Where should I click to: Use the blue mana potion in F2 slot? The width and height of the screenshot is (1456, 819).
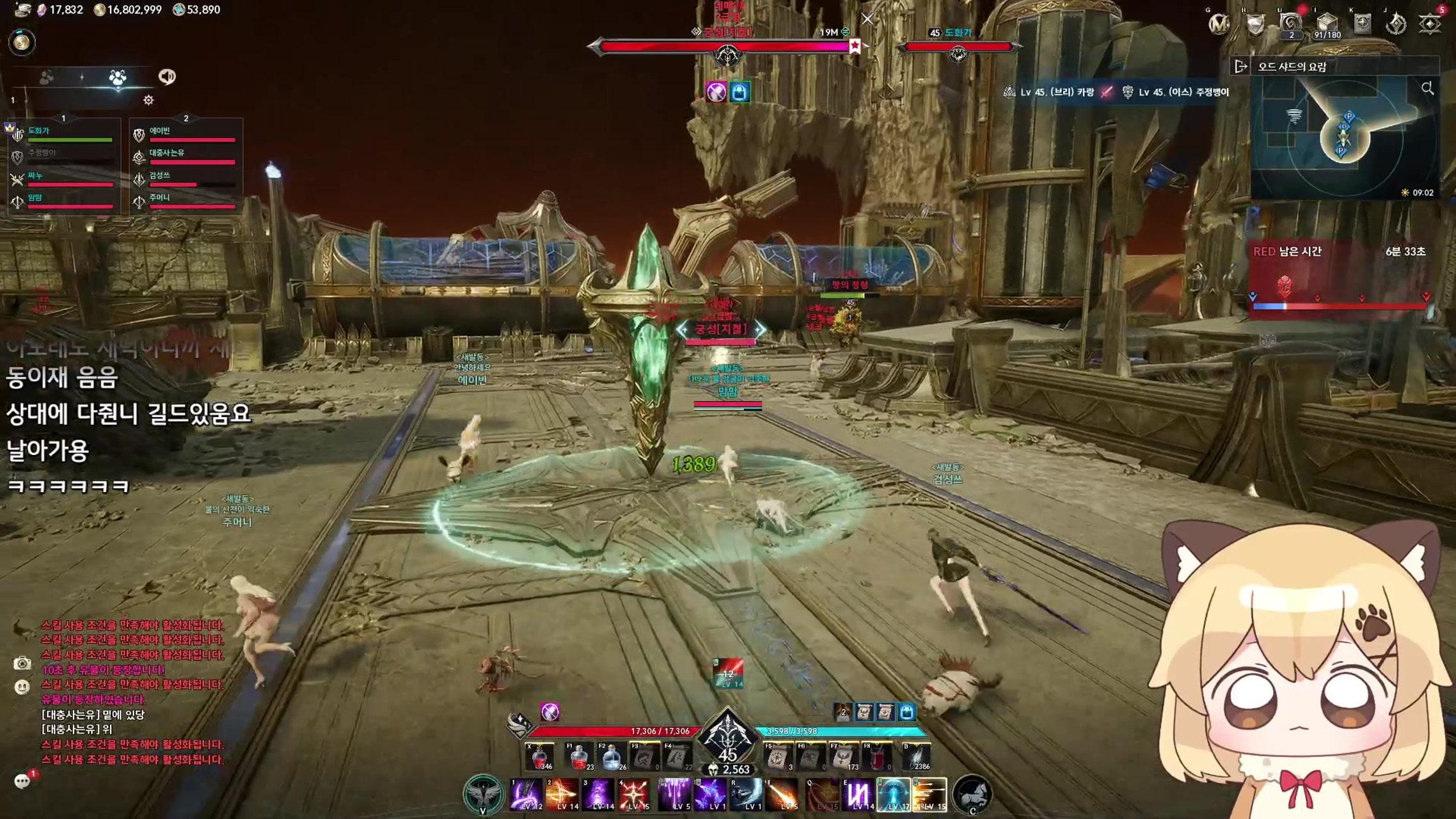click(612, 757)
